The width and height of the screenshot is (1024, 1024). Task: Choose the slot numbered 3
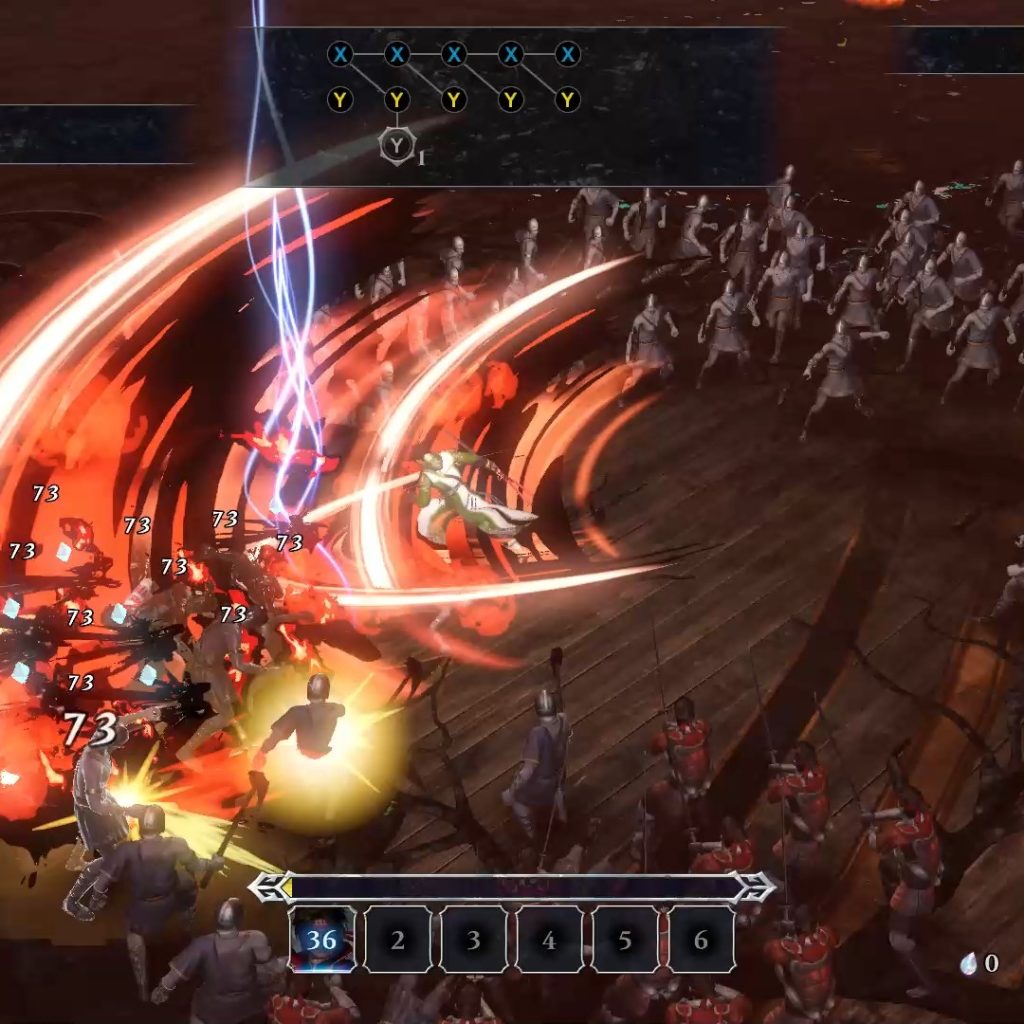(x=474, y=939)
